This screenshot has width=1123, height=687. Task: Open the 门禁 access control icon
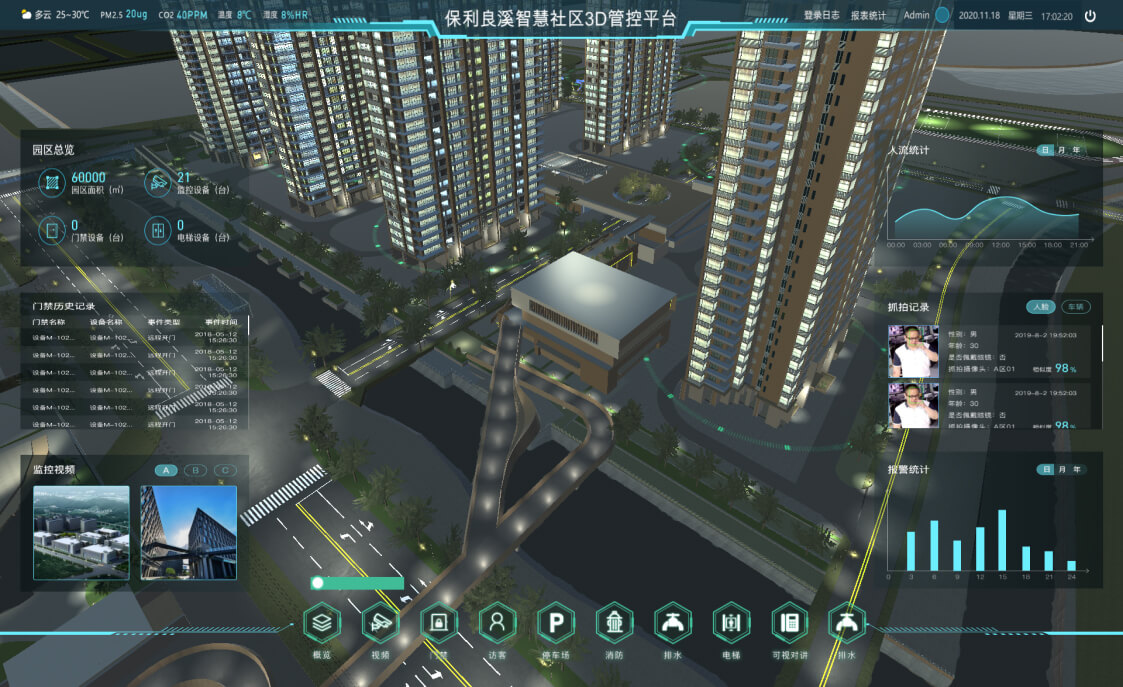(x=439, y=623)
